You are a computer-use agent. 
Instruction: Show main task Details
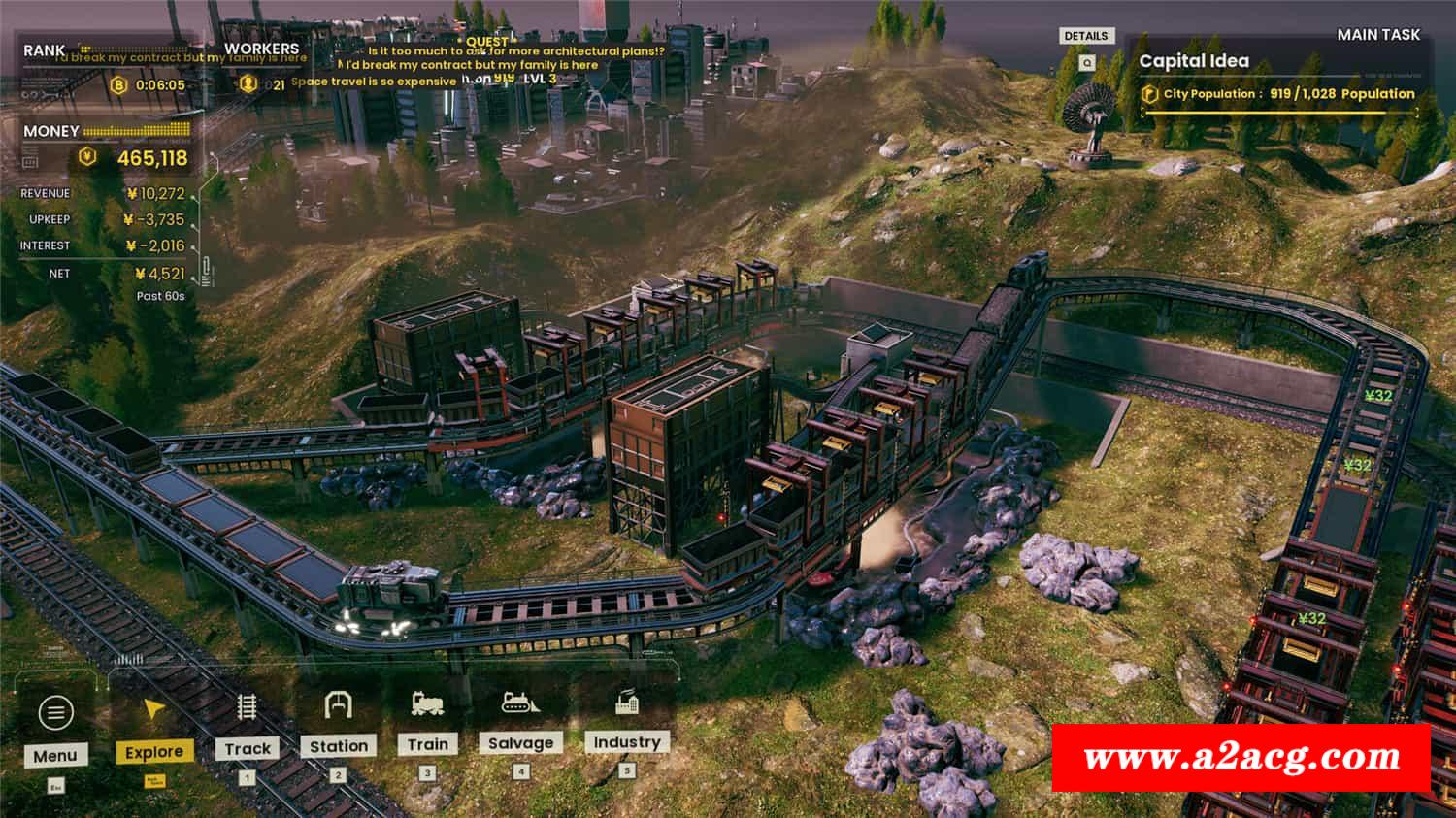click(1085, 36)
